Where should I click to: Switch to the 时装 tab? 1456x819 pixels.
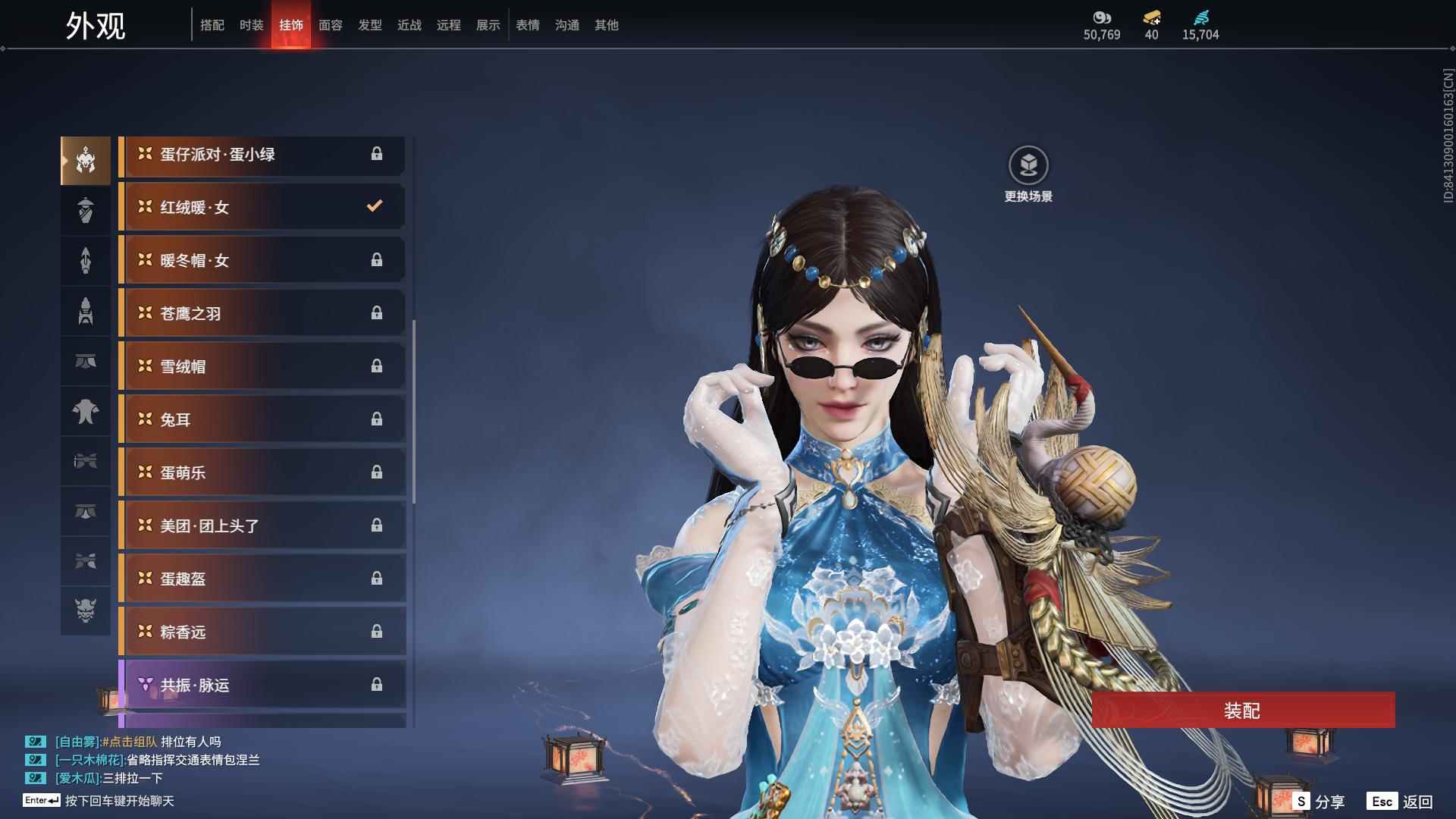click(x=251, y=25)
